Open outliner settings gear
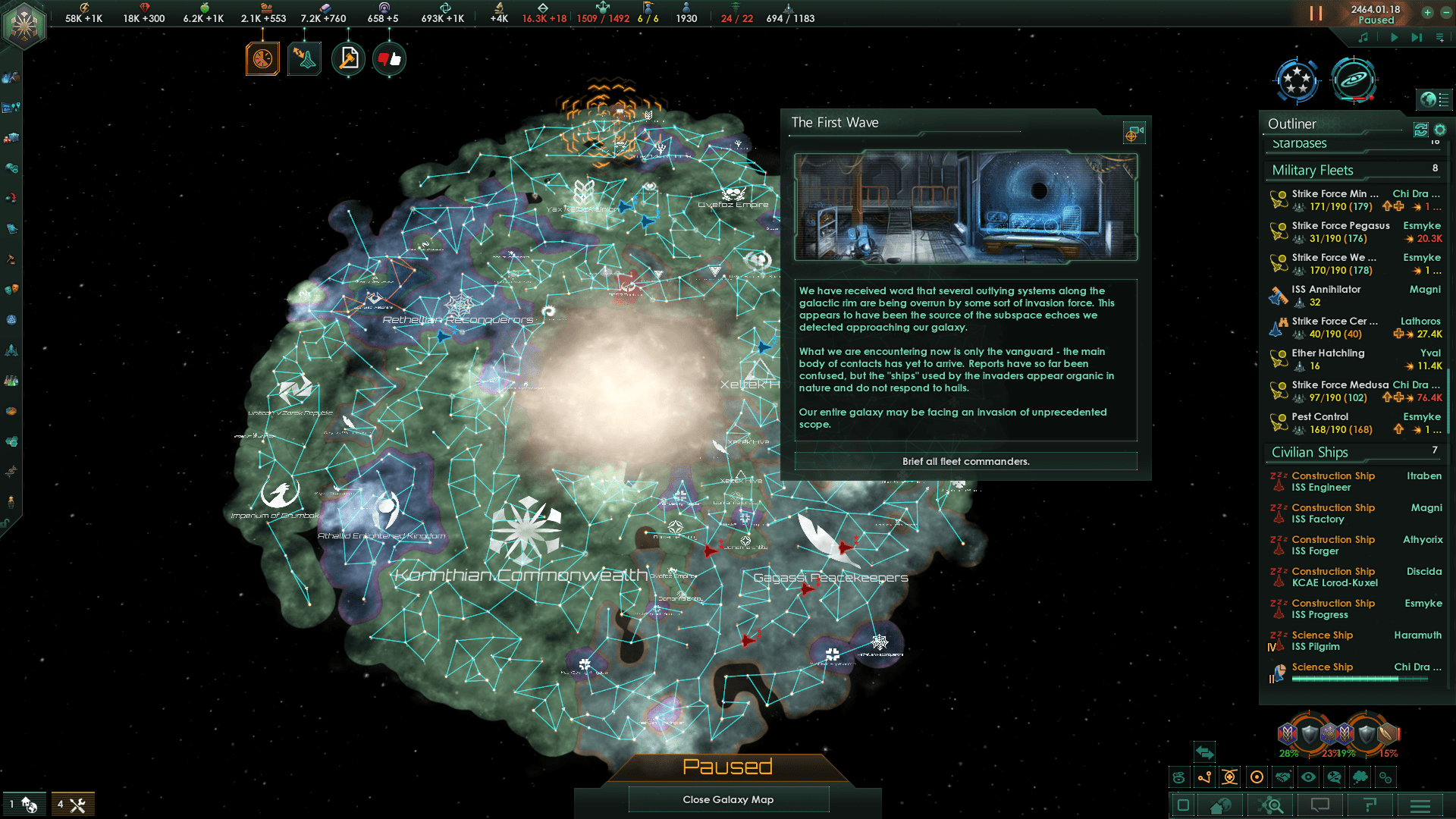Screen dimensions: 1456x819 pos(1440,130)
